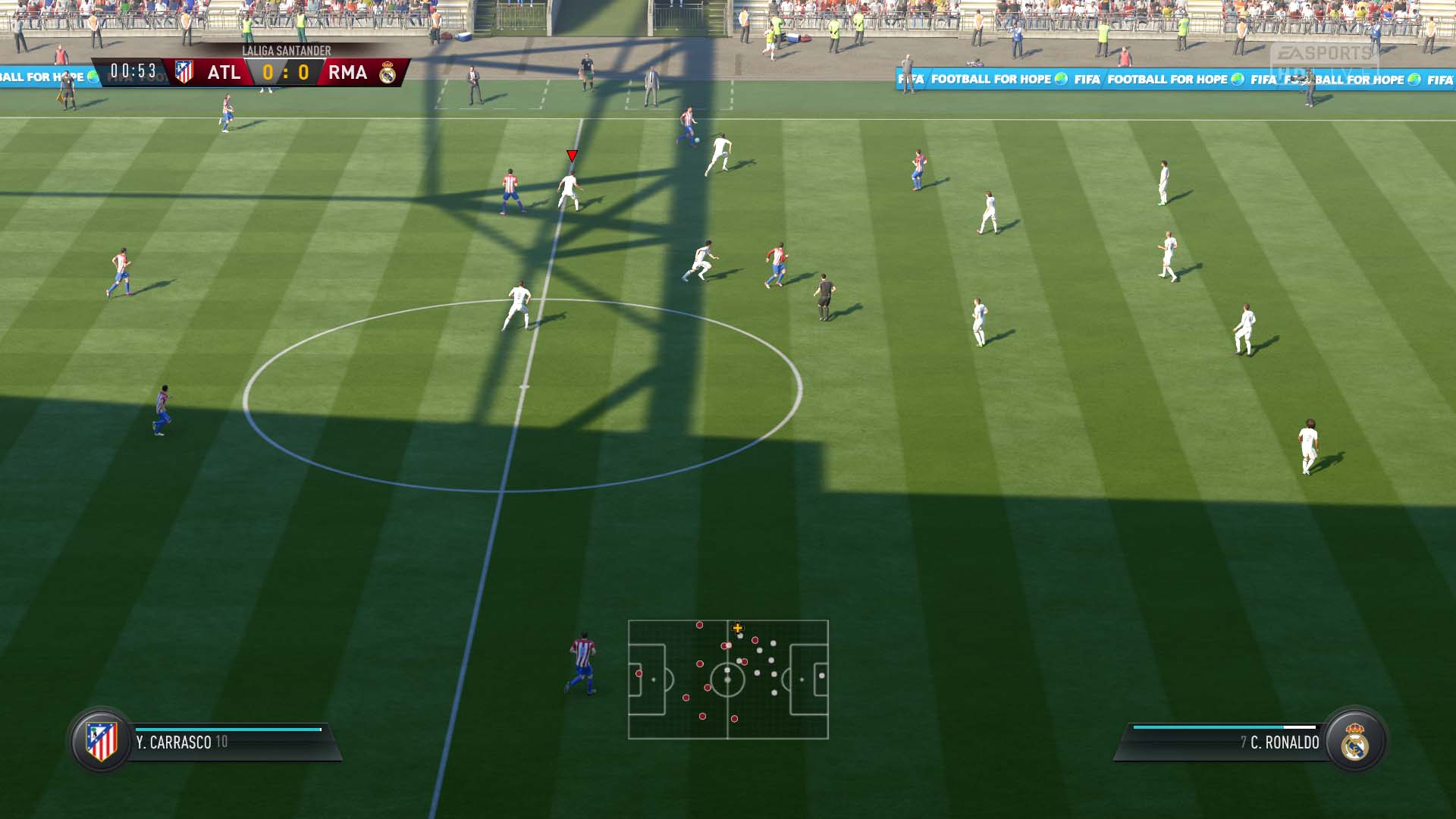This screenshot has height=819, width=1456.
Task: Select the C. Ronaldo player name panel
Action: (1228, 742)
